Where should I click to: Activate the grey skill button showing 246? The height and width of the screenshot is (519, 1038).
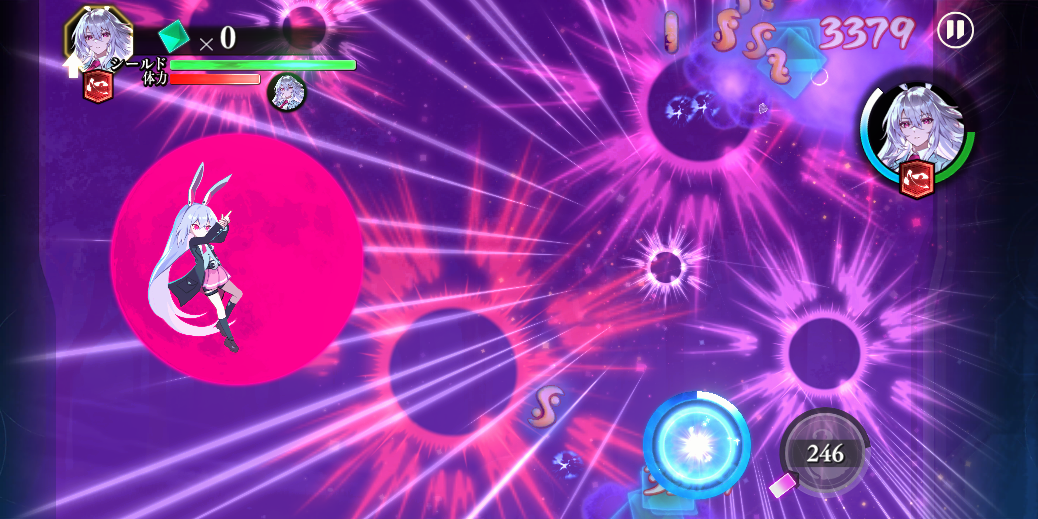824,453
